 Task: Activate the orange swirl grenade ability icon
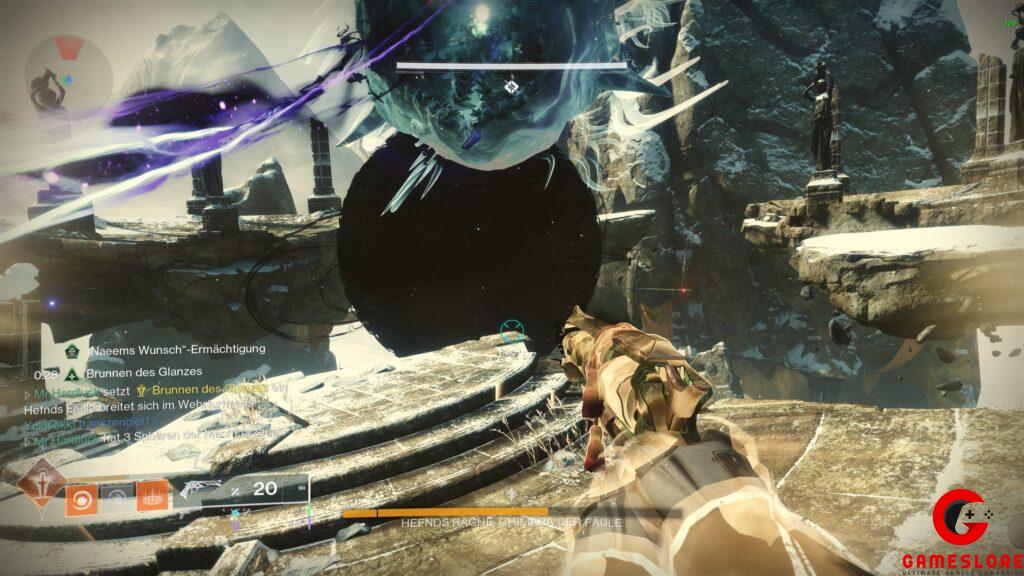click(82, 498)
